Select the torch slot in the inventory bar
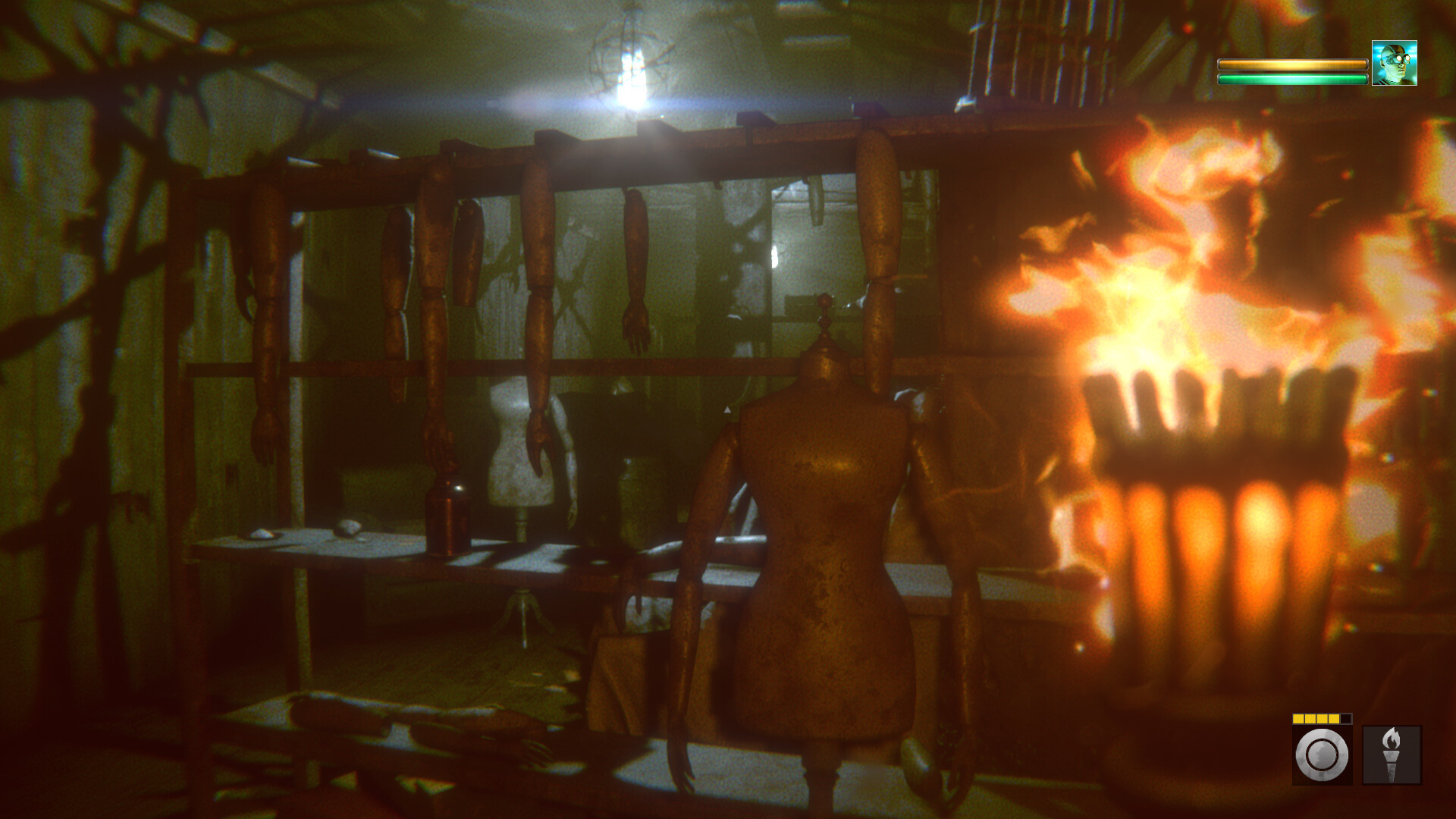The width and height of the screenshot is (1456, 819). 1392,754
